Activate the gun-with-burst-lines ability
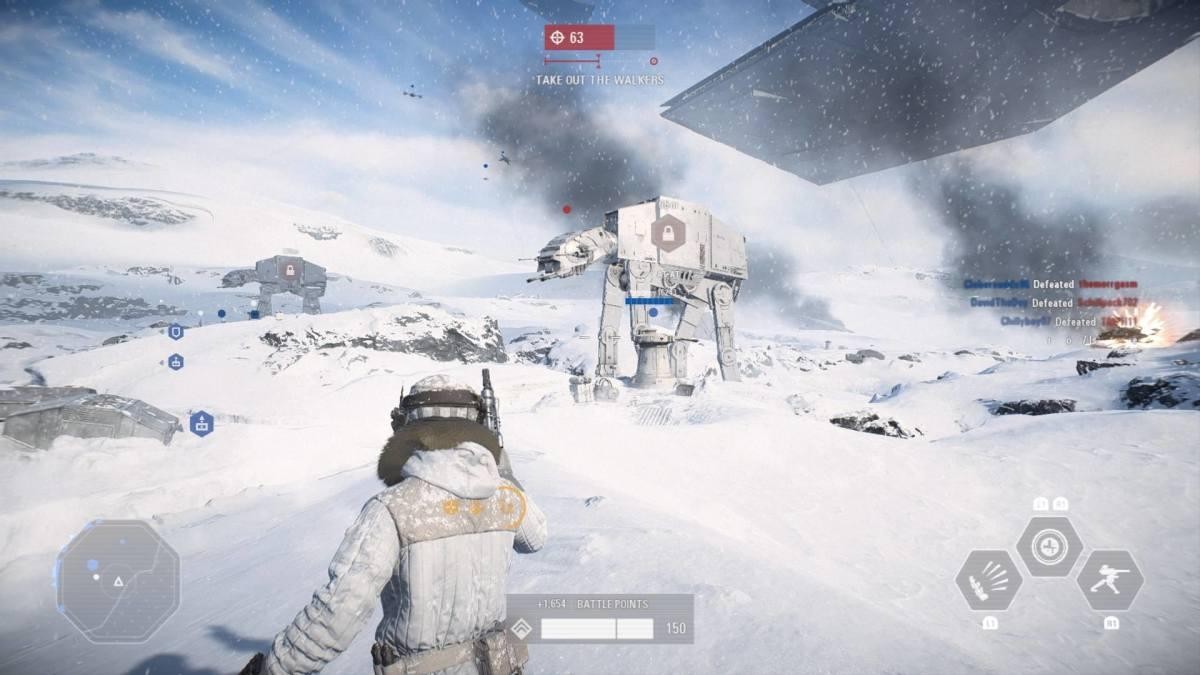 (988, 581)
